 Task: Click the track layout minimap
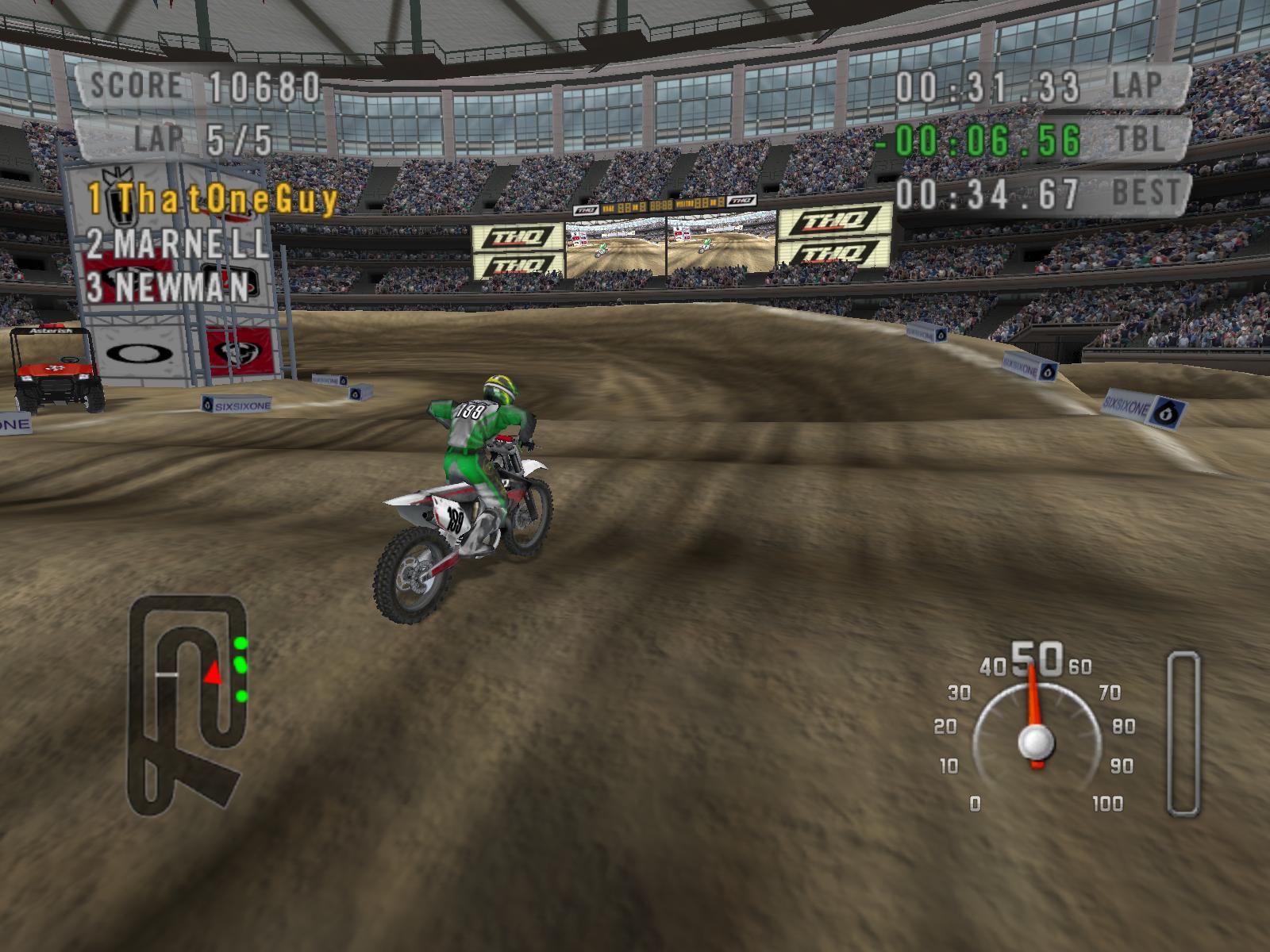pyautogui.click(x=188, y=706)
